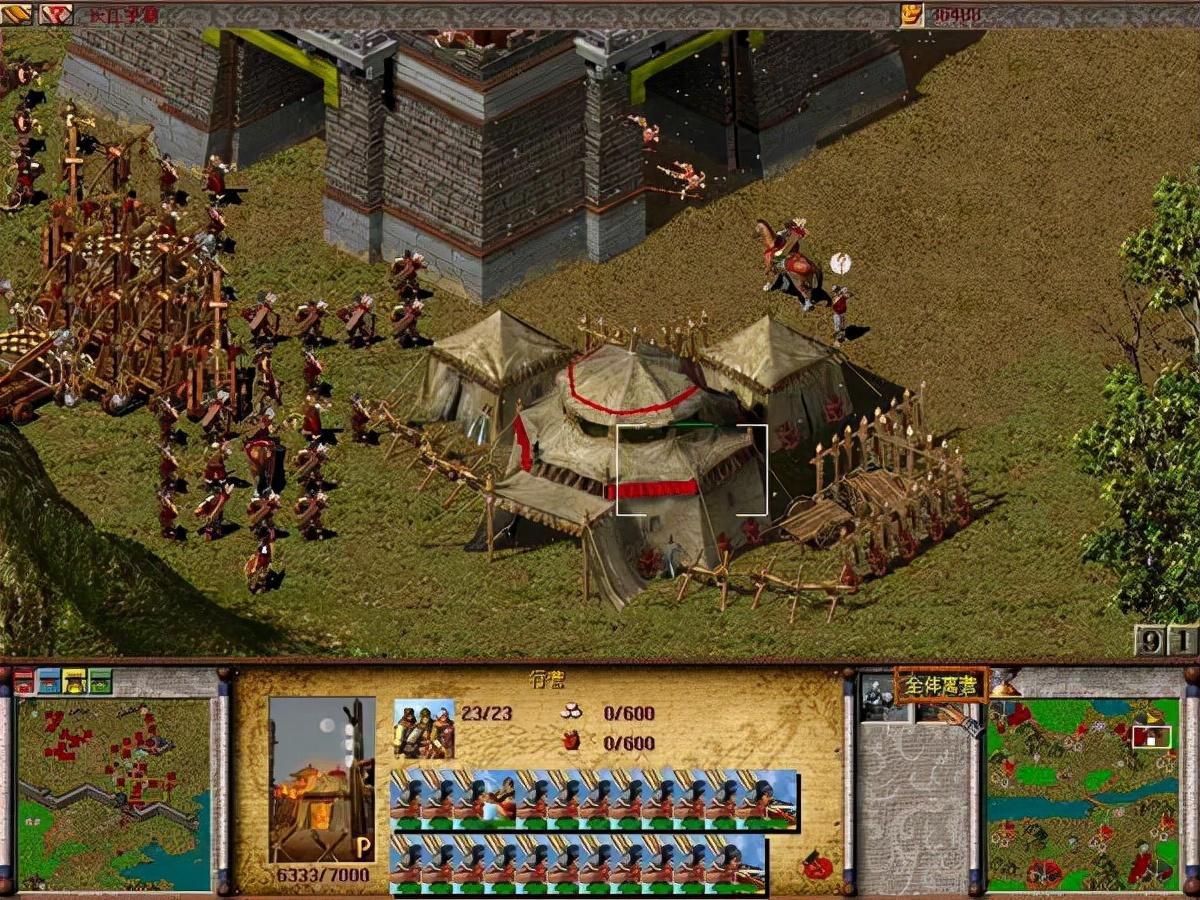Select the green faction filter icon
This screenshot has width=1200, height=900.
click(x=100, y=682)
